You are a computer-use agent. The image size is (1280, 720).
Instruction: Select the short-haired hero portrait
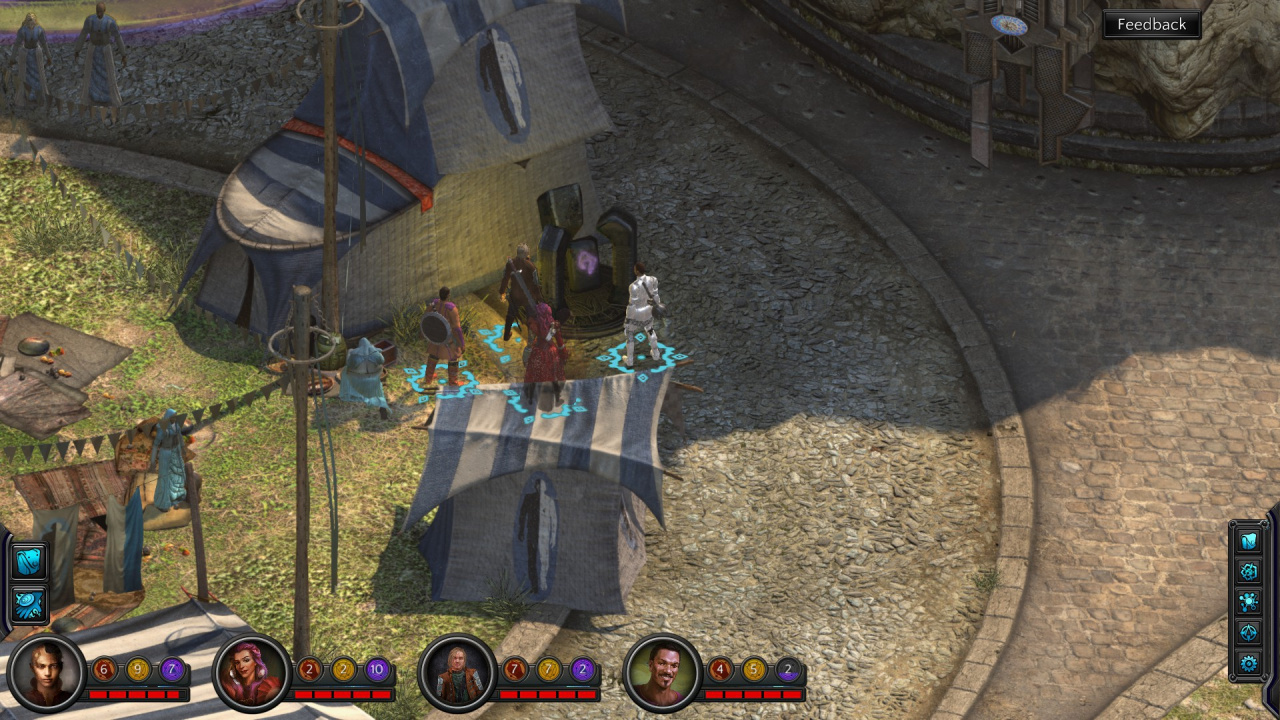pyautogui.click(x=46, y=672)
